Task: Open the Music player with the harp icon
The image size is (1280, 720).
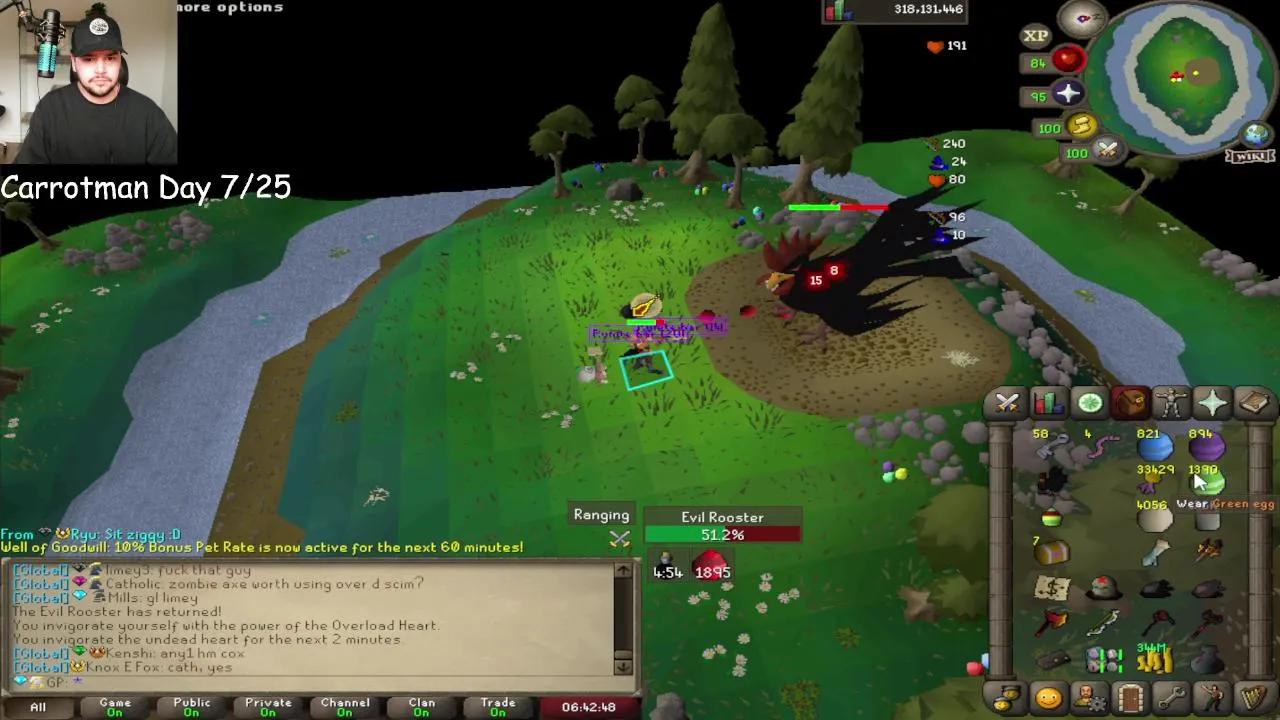Action: [1252, 697]
